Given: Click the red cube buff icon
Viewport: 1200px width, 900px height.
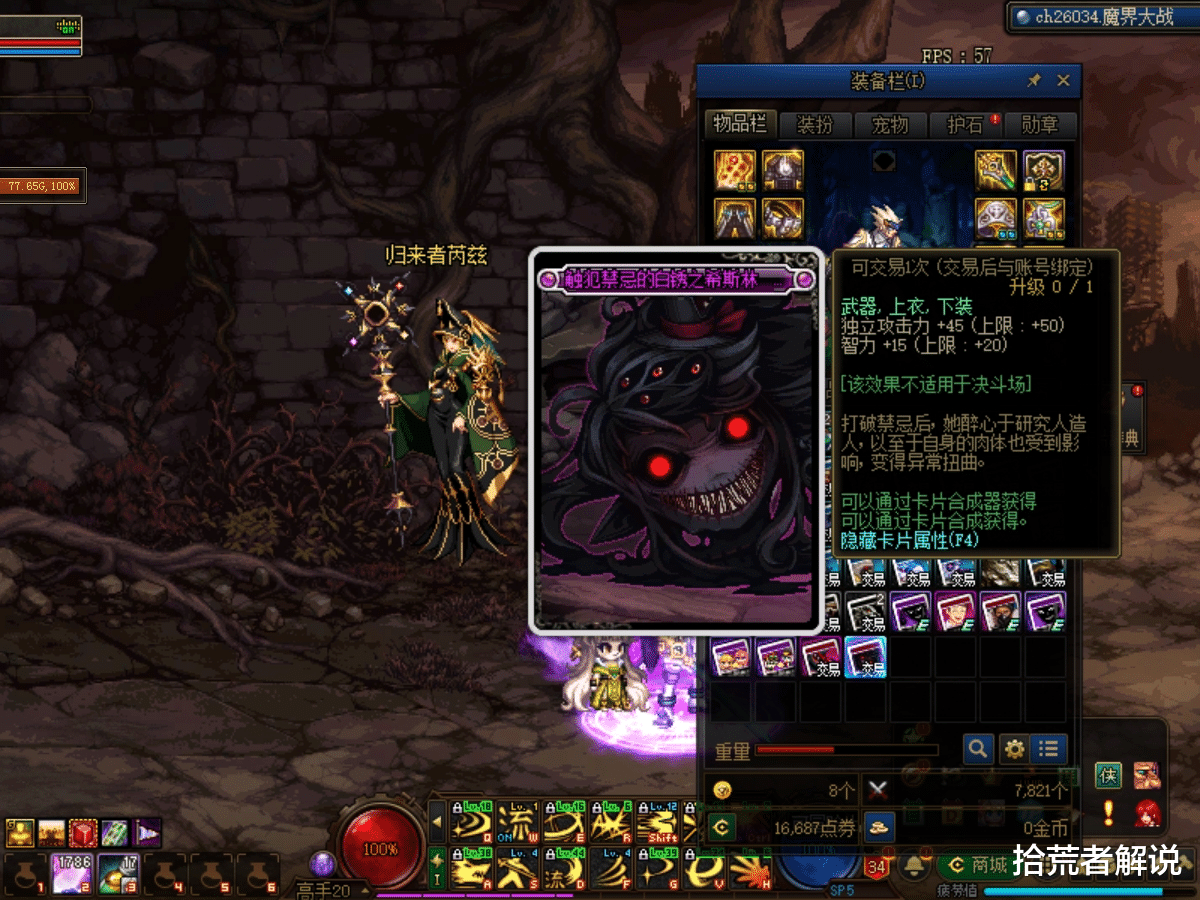Looking at the screenshot, I should coord(83,833).
